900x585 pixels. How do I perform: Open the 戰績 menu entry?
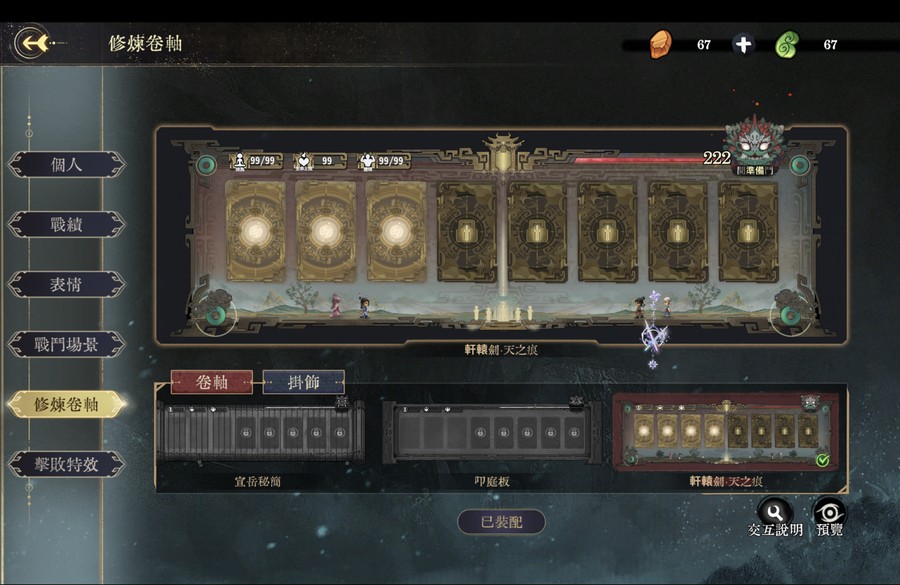tap(67, 225)
